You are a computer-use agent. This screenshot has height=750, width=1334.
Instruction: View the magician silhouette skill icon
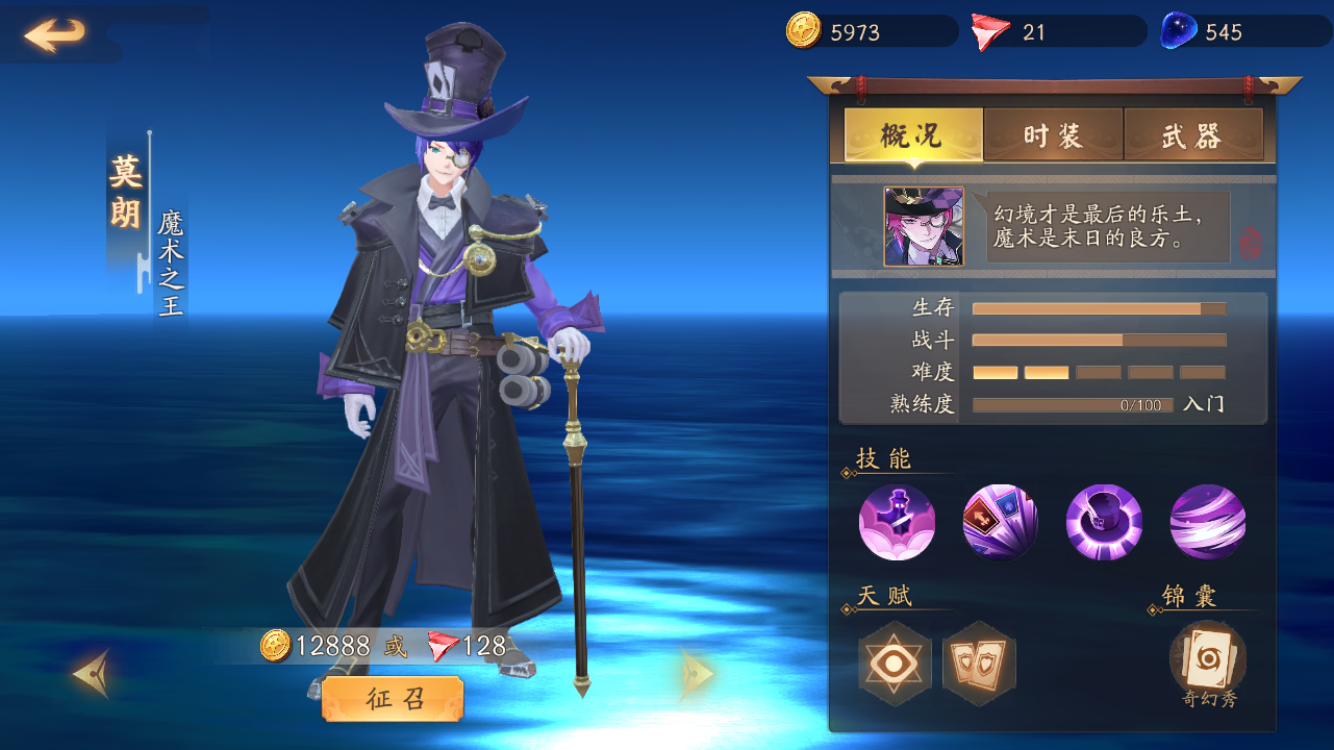[x=897, y=522]
